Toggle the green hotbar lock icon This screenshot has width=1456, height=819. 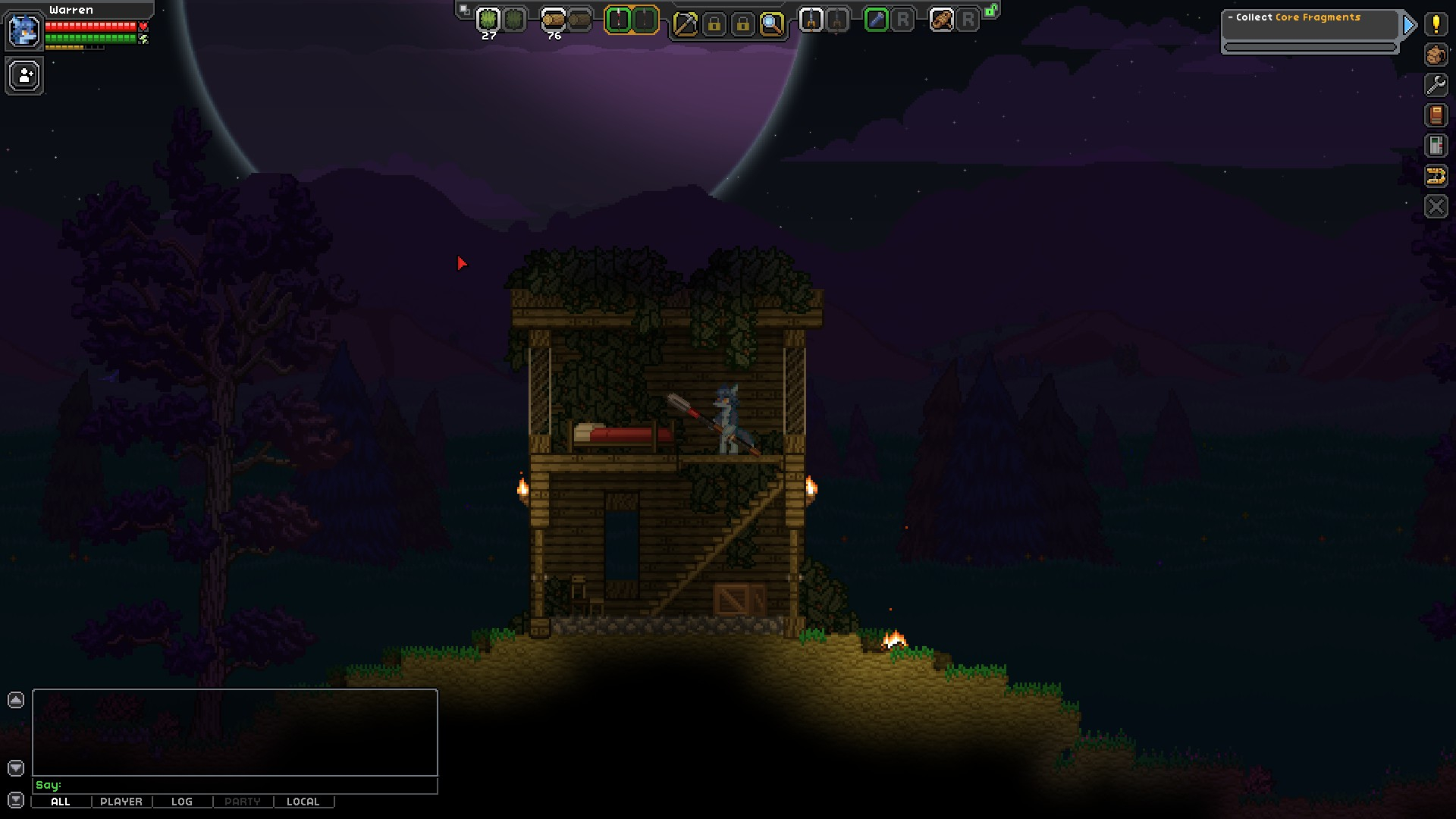click(x=990, y=11)
